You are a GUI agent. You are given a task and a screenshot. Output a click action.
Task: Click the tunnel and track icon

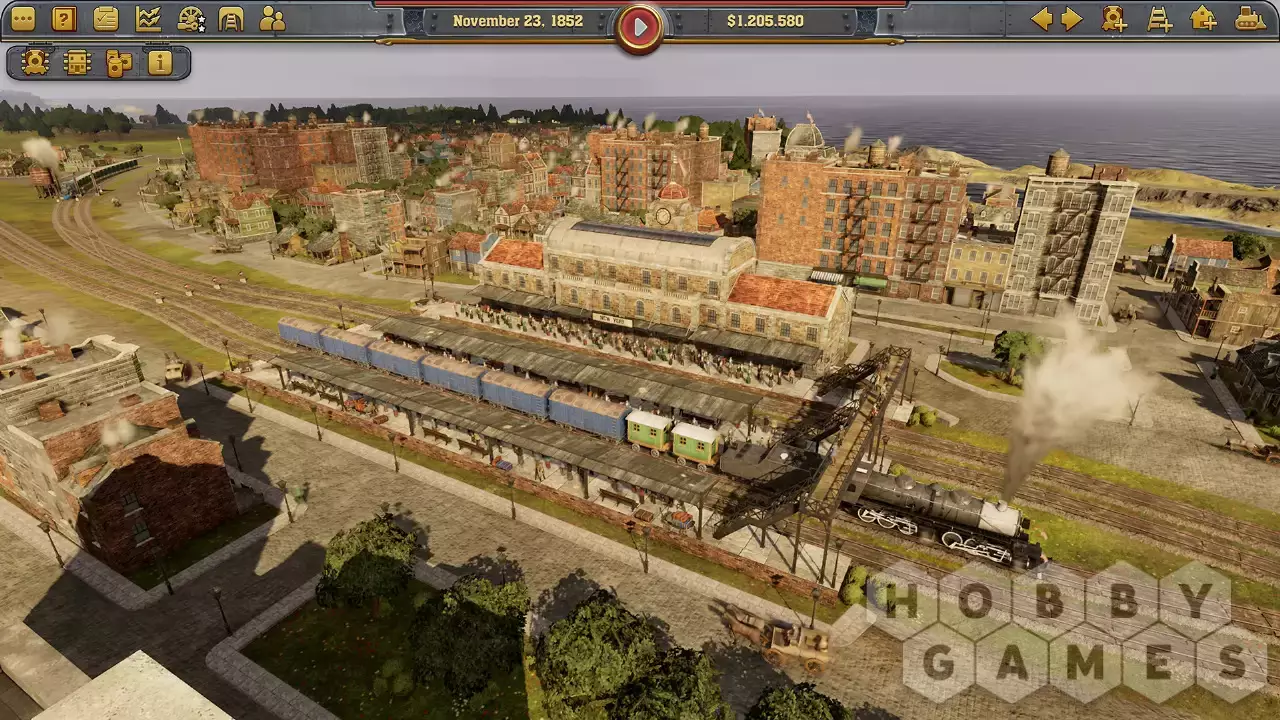pyautogui.click(x=231, y=19)
